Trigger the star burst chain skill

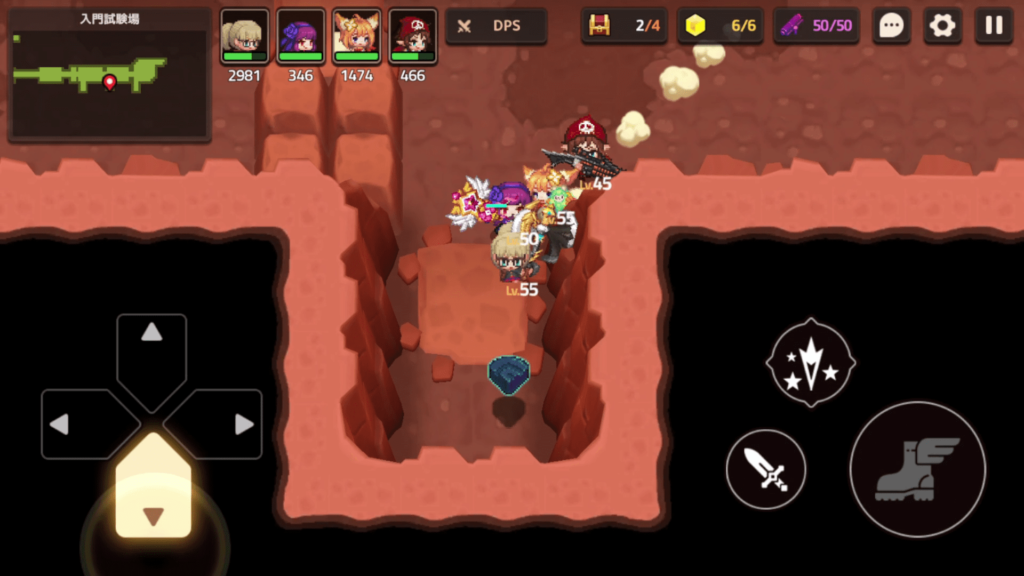pyautogui.click(x=810, y=362)
